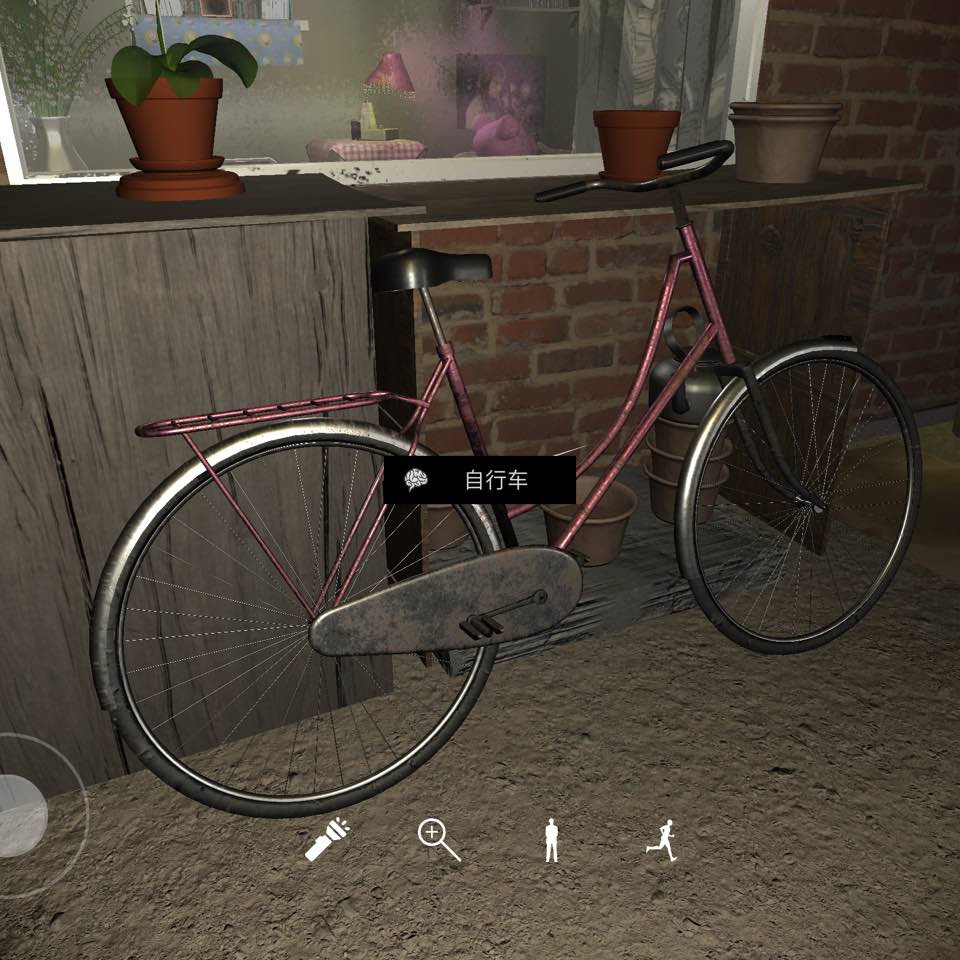Tap the virtual joystick circle
The width and height of the screenshot is (960, 960).
pos(22,815)
